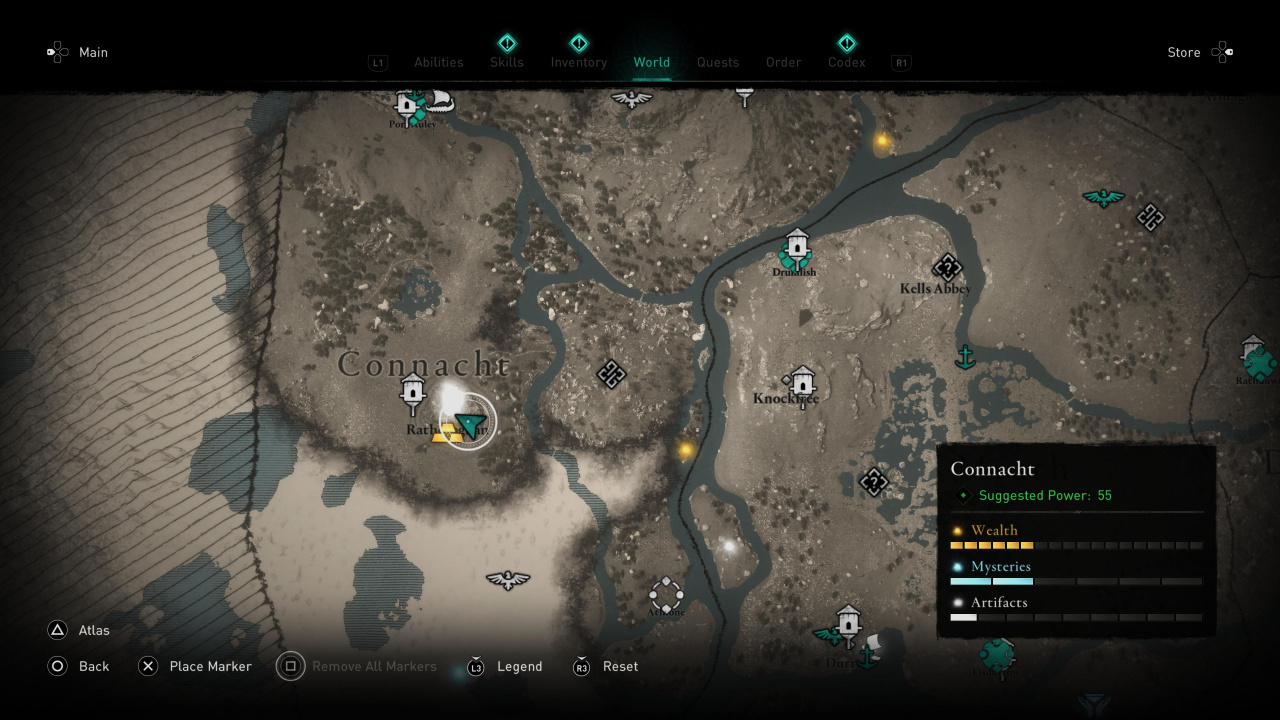Select the Kells Abbey map marker
Screen dimensions: 1280x720
coord(946,267)
